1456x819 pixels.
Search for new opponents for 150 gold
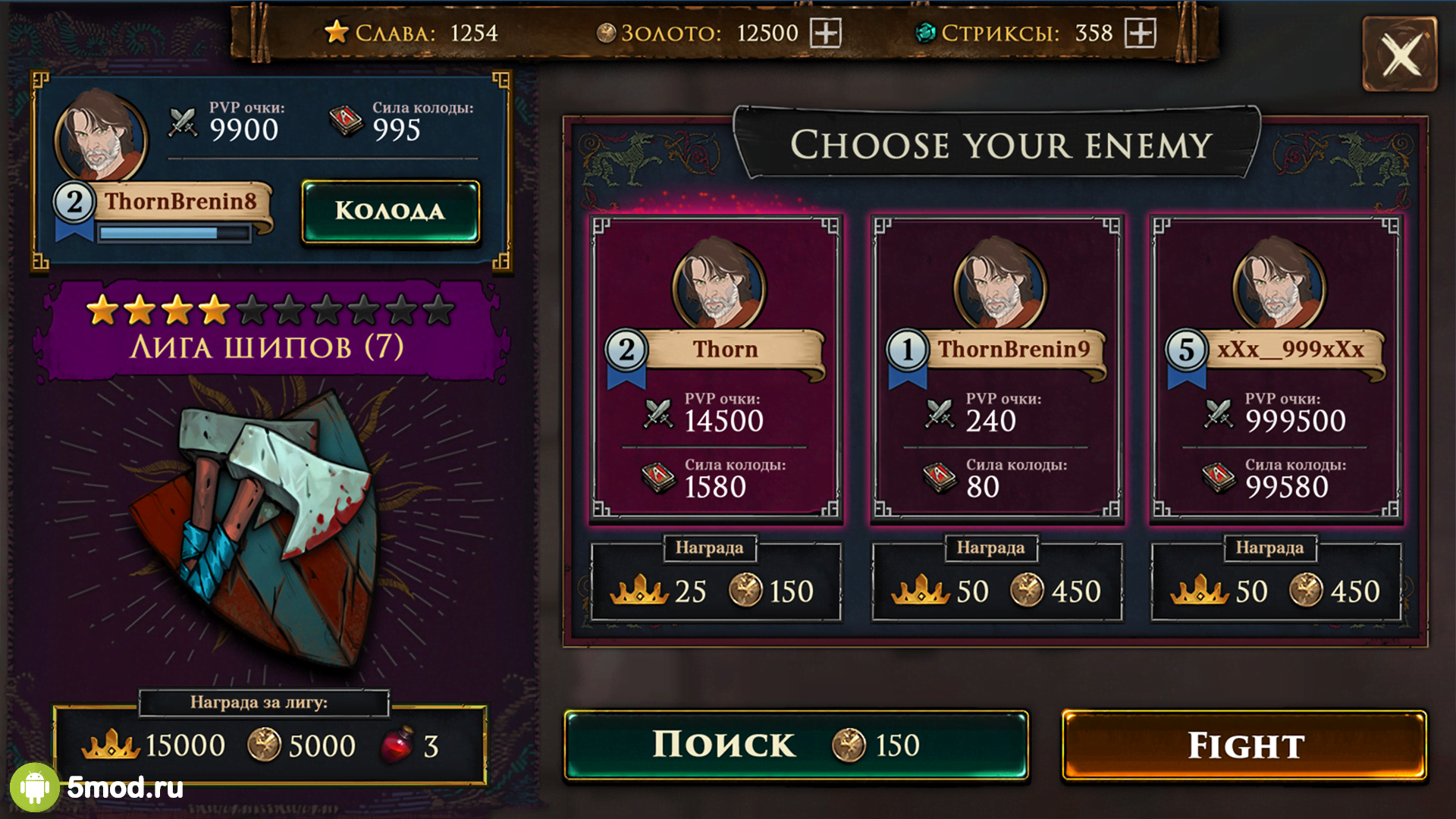point(795,745)
